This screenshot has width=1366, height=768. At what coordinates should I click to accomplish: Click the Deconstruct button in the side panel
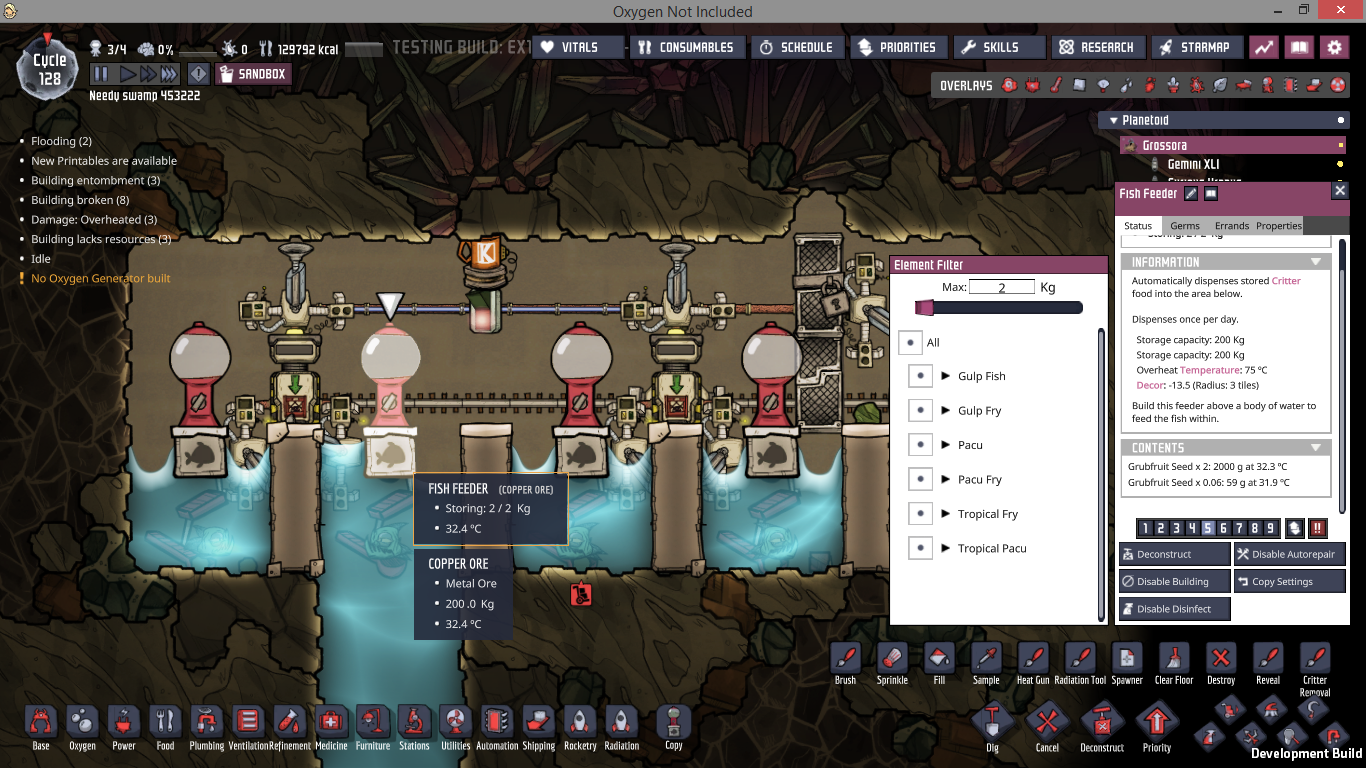point(1174,554)
